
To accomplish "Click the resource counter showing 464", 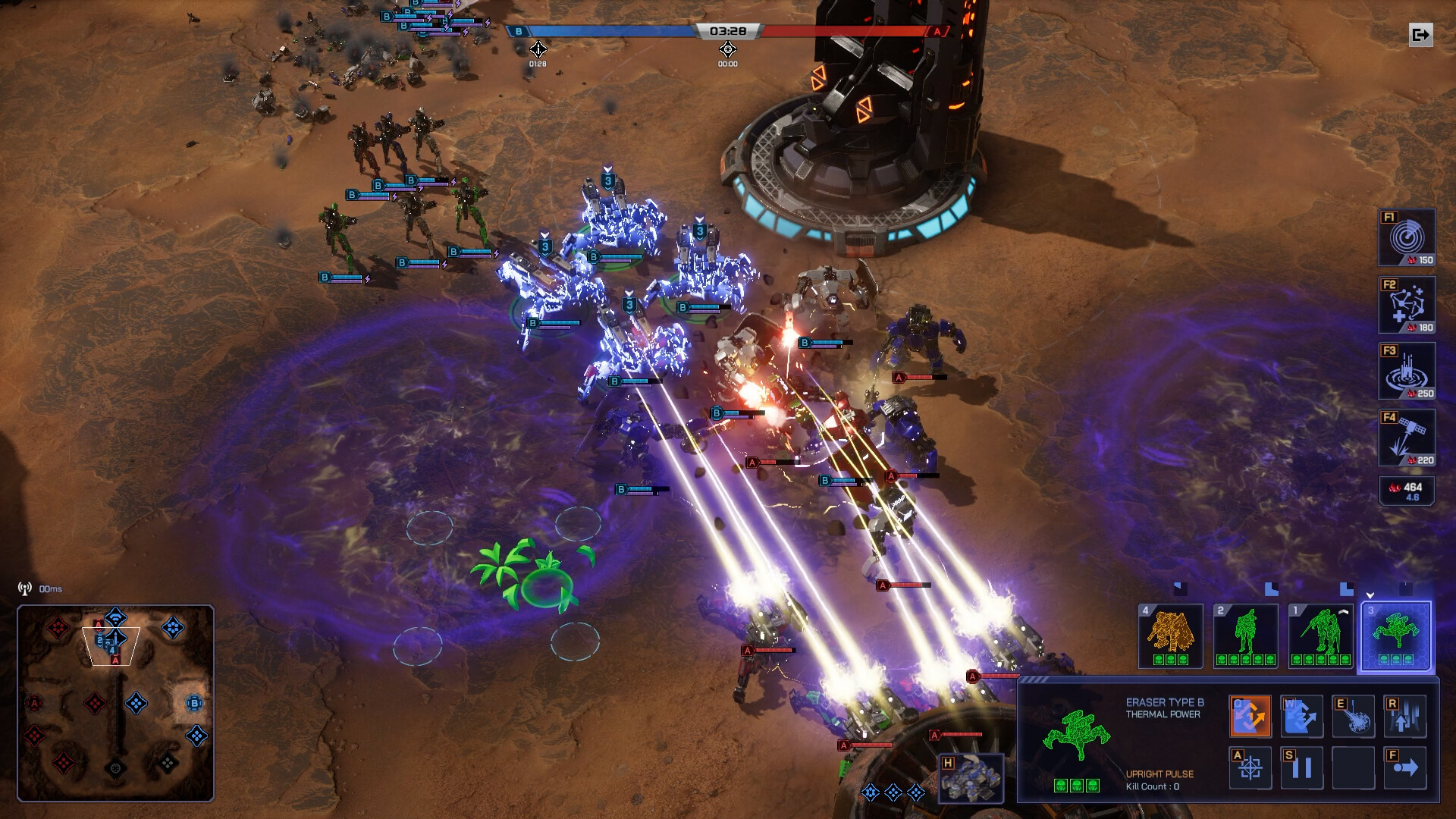I will pos(1407,489).
